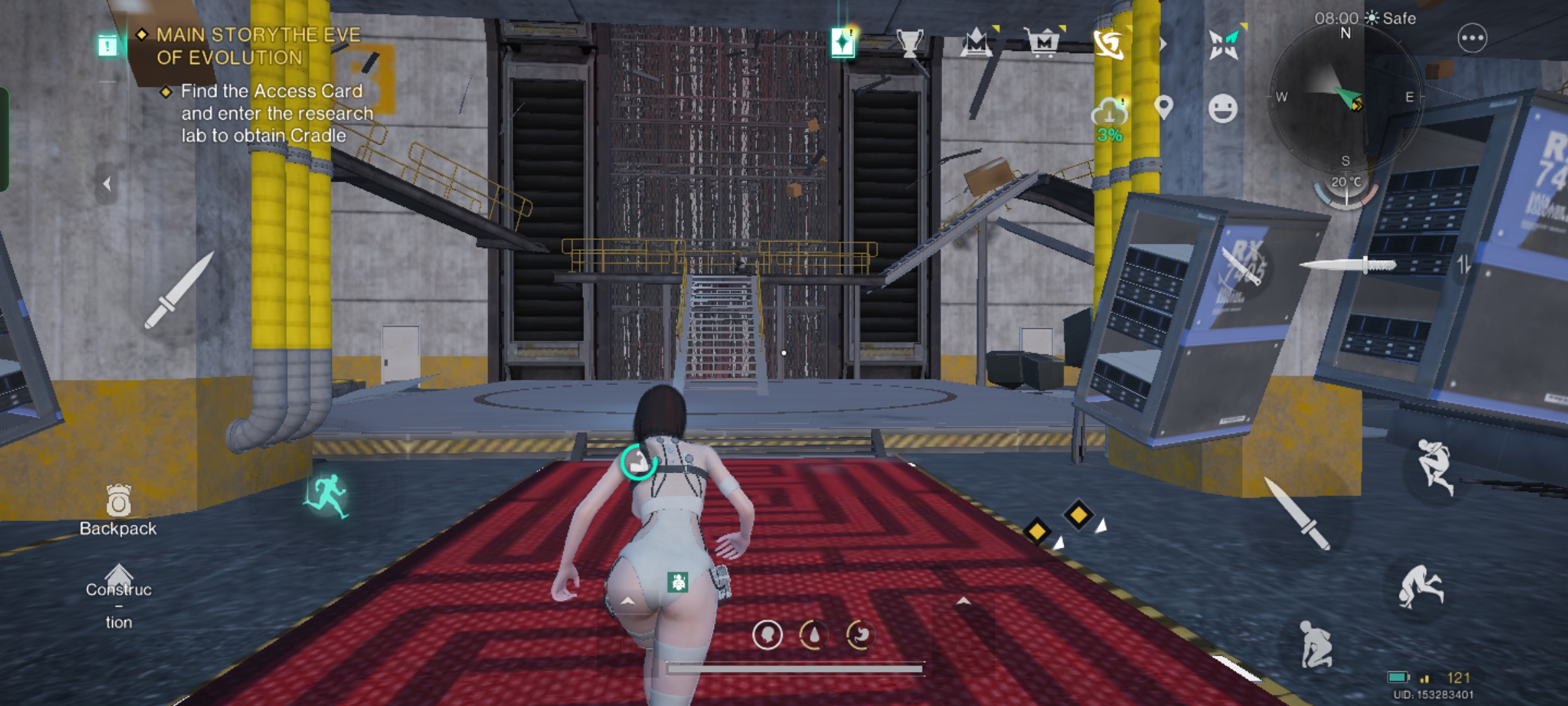Select the Main Story quest tracker

(257, 46)
